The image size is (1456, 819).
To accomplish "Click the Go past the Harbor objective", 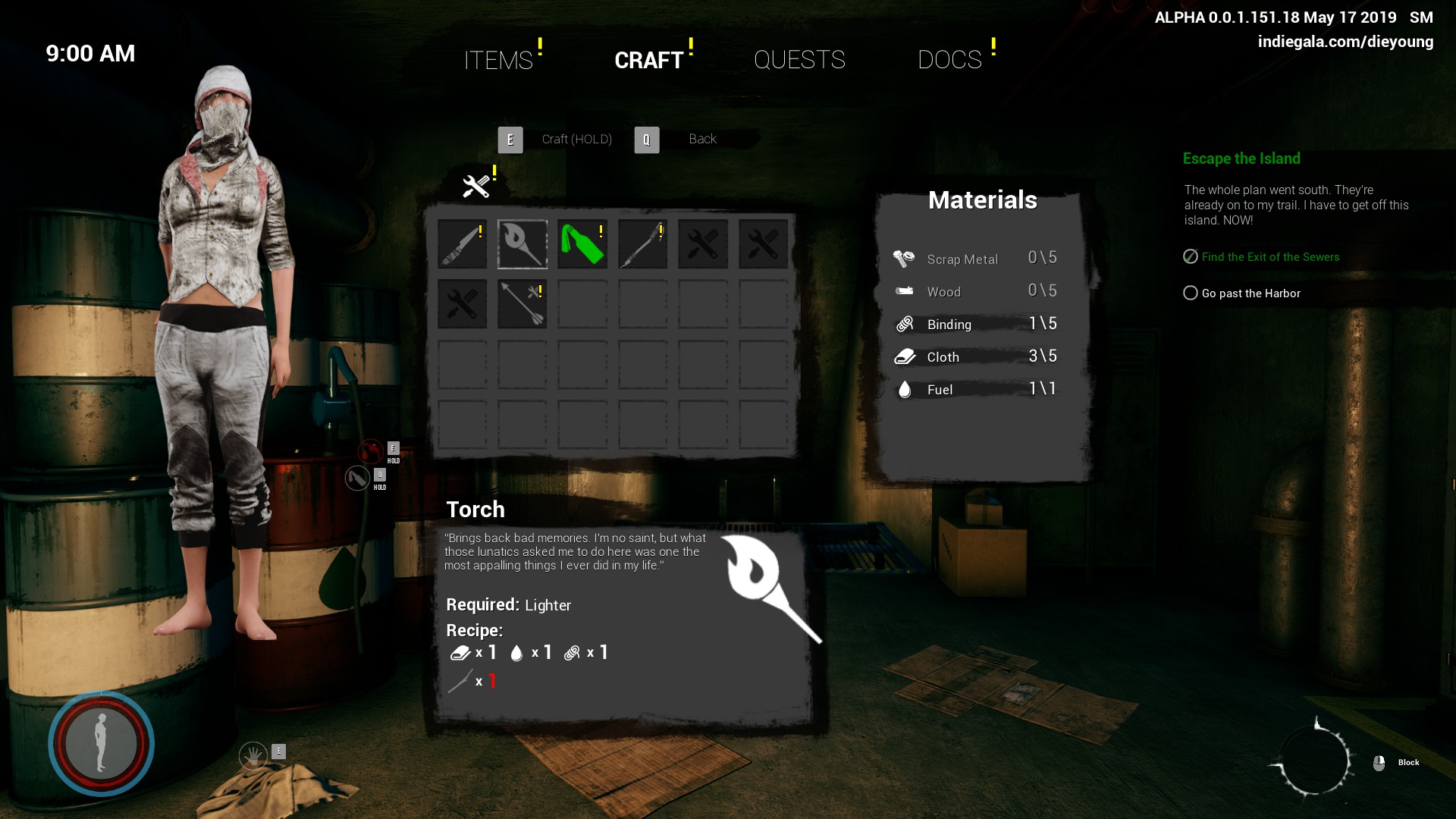I will coord(1250,293).
